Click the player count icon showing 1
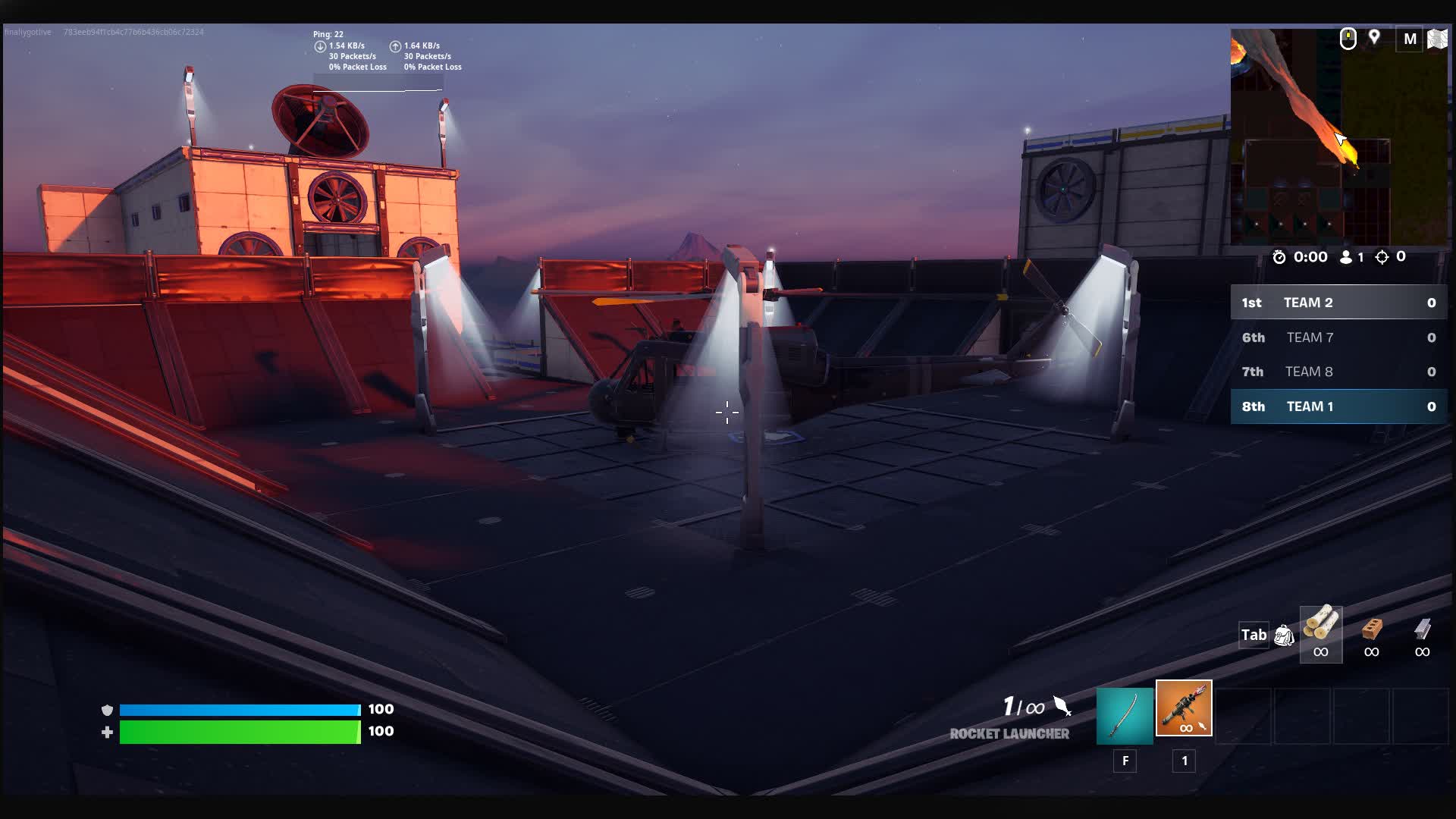 tap(1346, 256)
